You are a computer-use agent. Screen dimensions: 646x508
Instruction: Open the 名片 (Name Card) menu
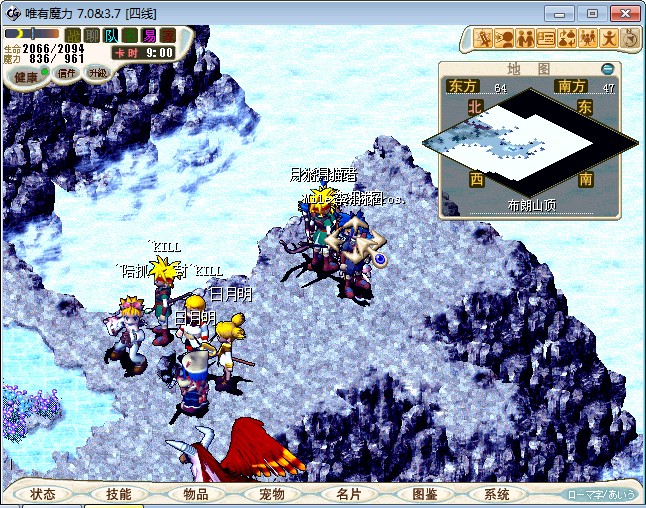[x=347, y=494]
